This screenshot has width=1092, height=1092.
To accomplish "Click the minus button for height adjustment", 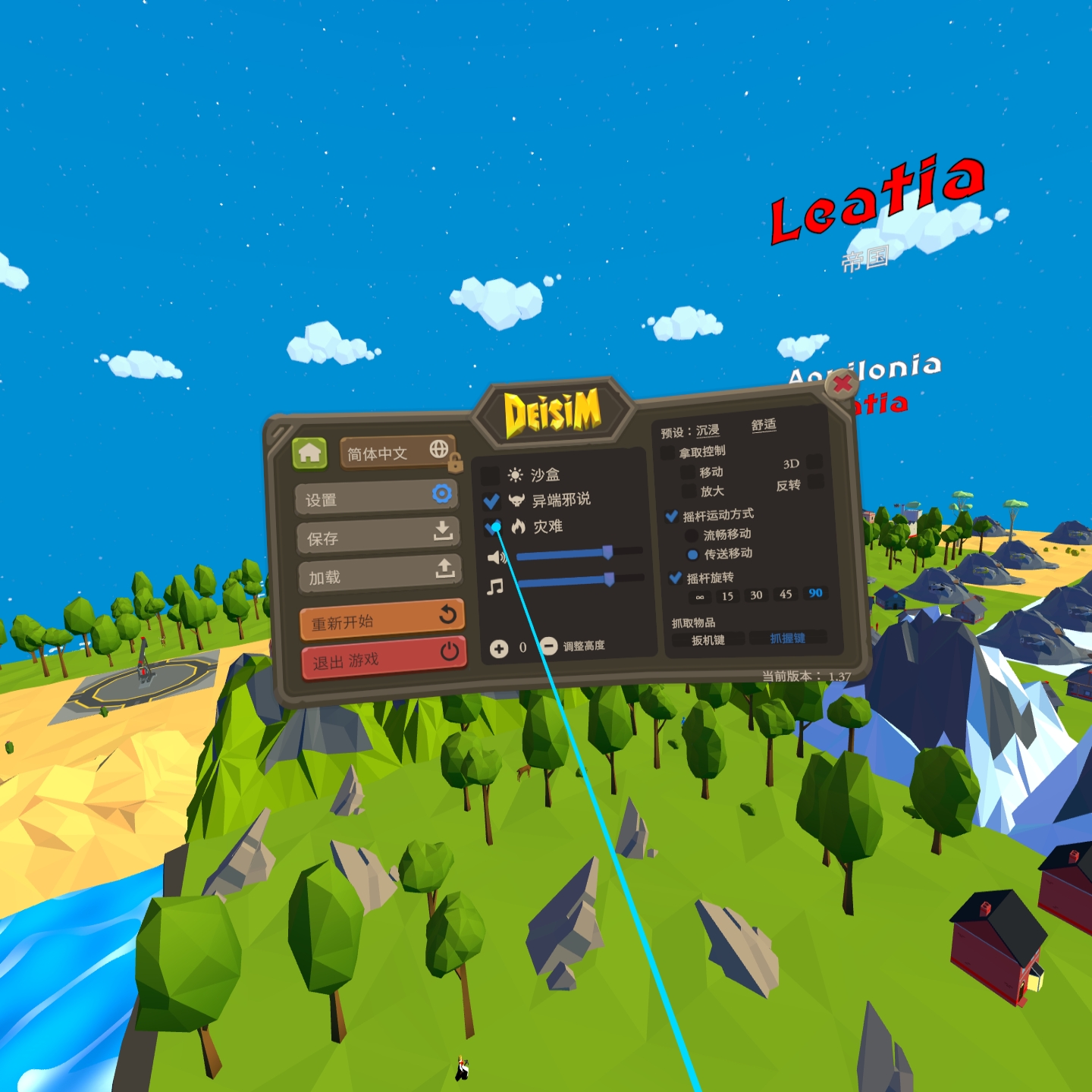I will click(x=548, y=646).
